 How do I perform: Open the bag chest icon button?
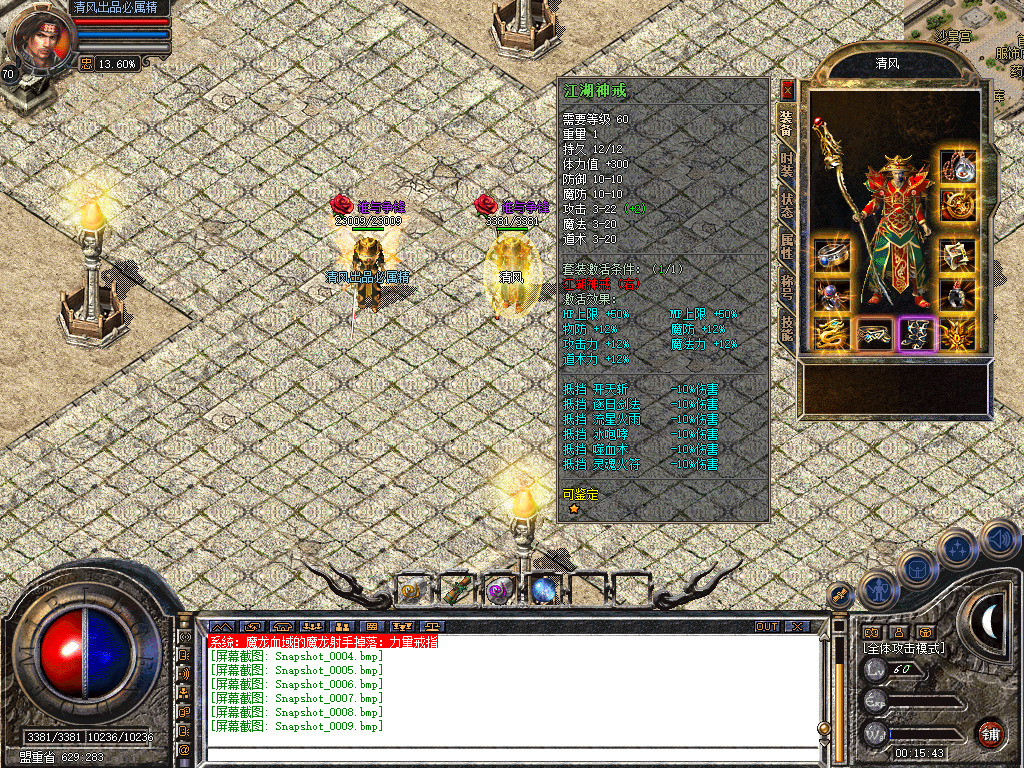(916, 568)
